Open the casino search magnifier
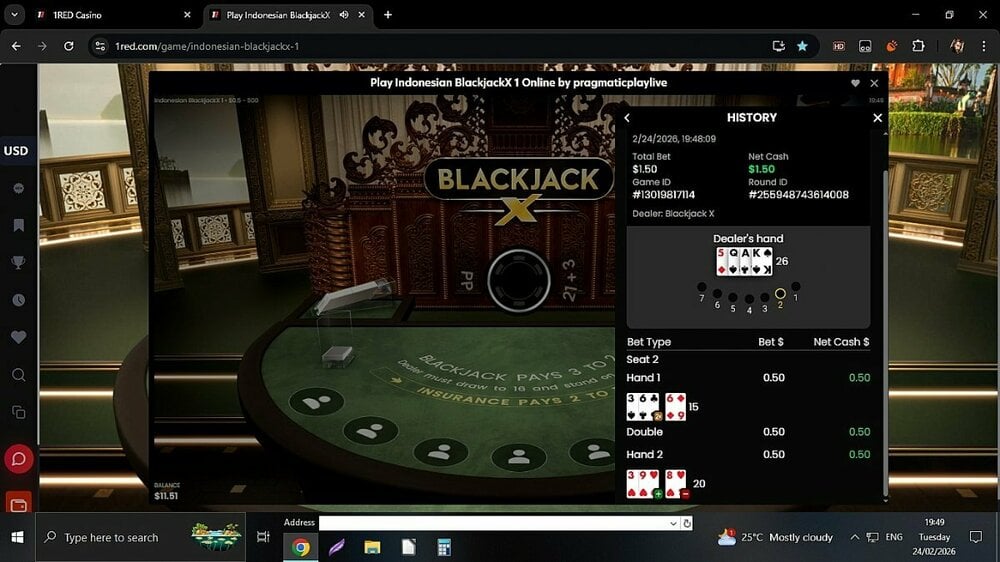 pyautogui.click(x=18, y=375)
